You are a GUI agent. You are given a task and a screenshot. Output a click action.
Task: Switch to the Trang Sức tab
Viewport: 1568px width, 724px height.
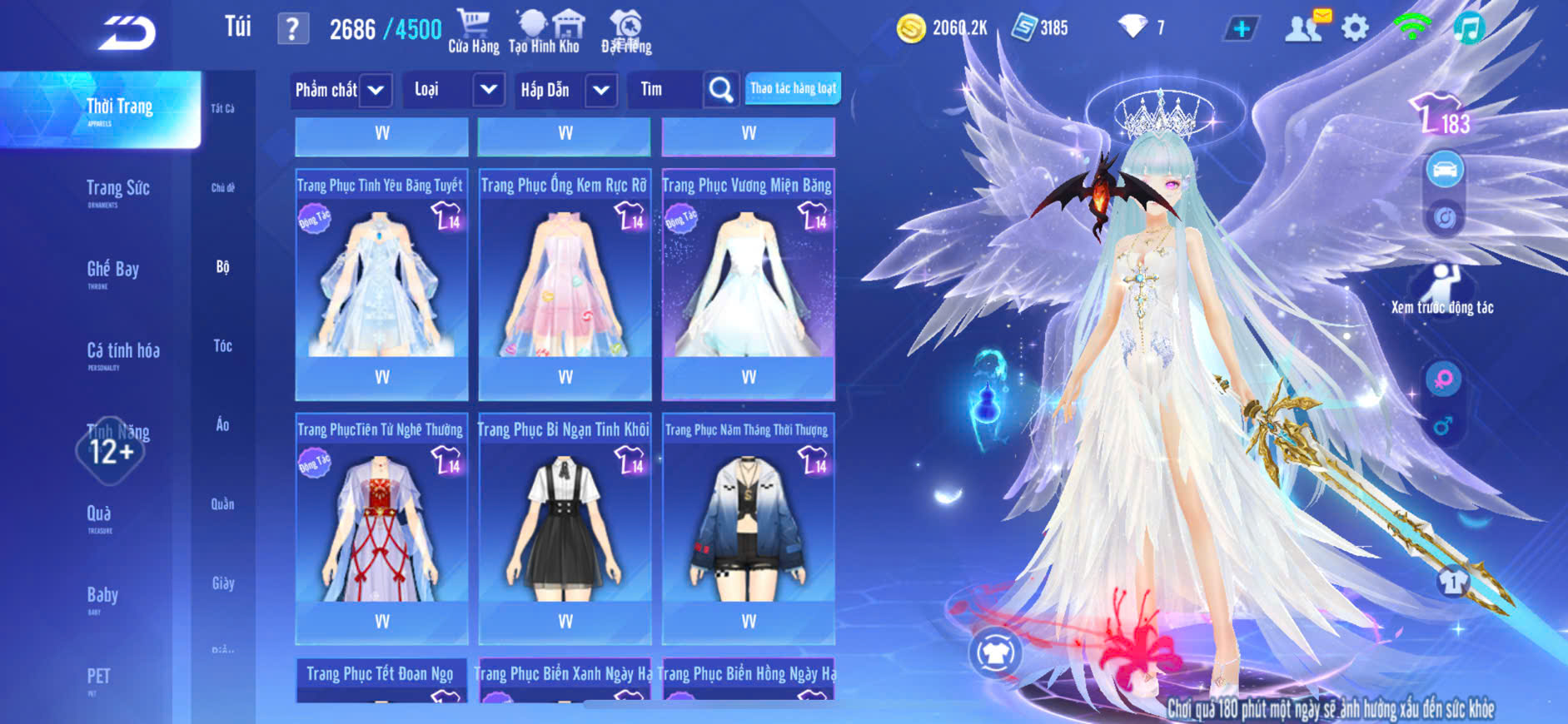click(117, 190)
